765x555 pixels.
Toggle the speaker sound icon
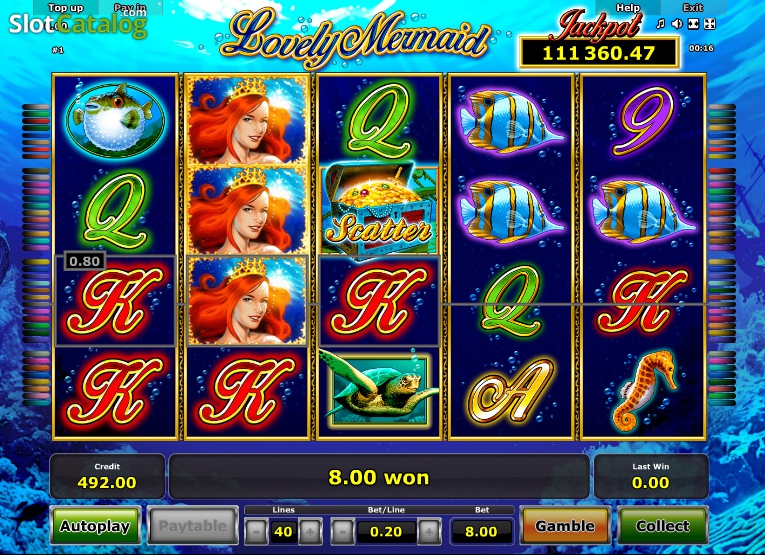677,23
